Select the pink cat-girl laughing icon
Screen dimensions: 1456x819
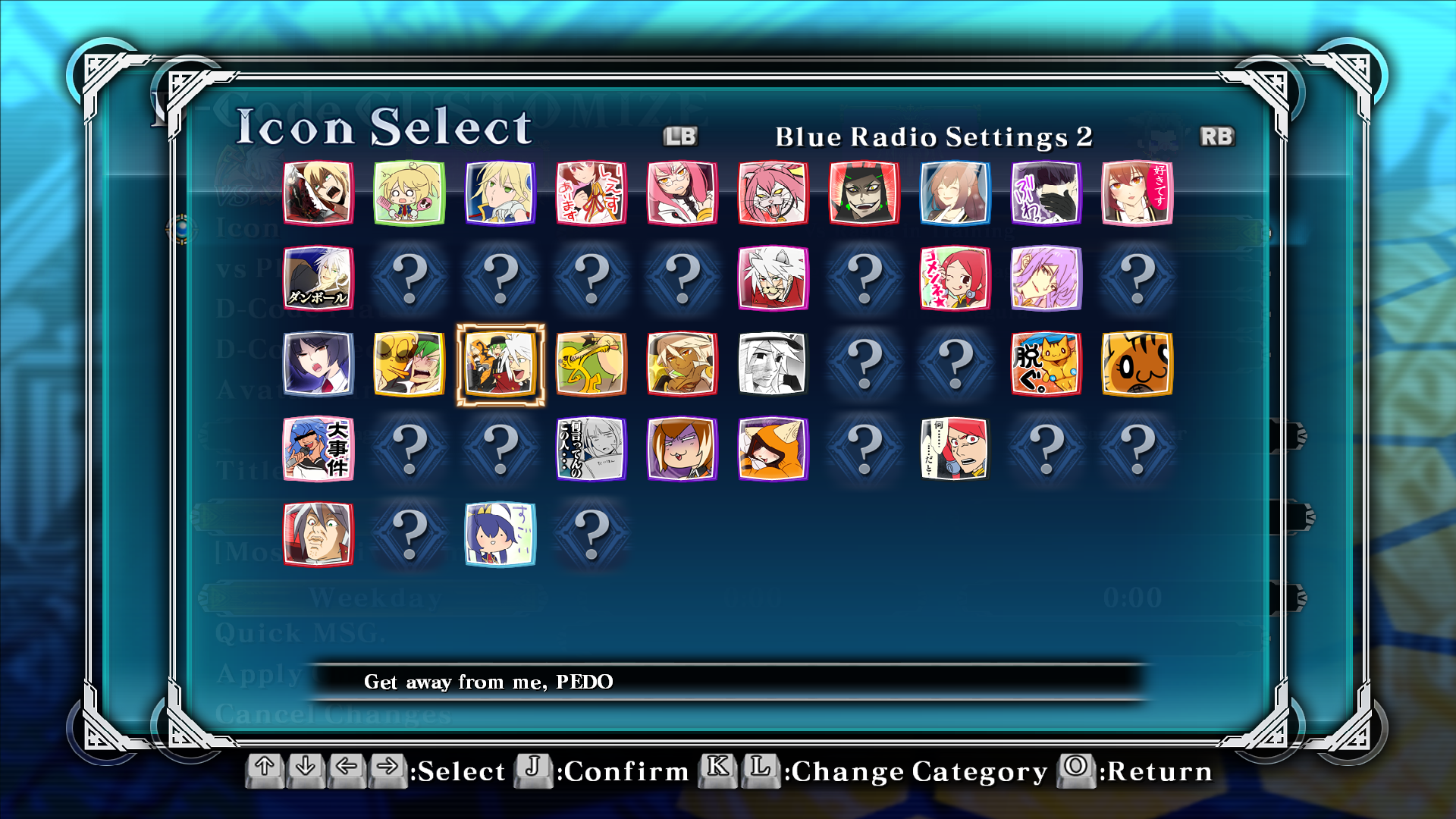pos(773,193)
